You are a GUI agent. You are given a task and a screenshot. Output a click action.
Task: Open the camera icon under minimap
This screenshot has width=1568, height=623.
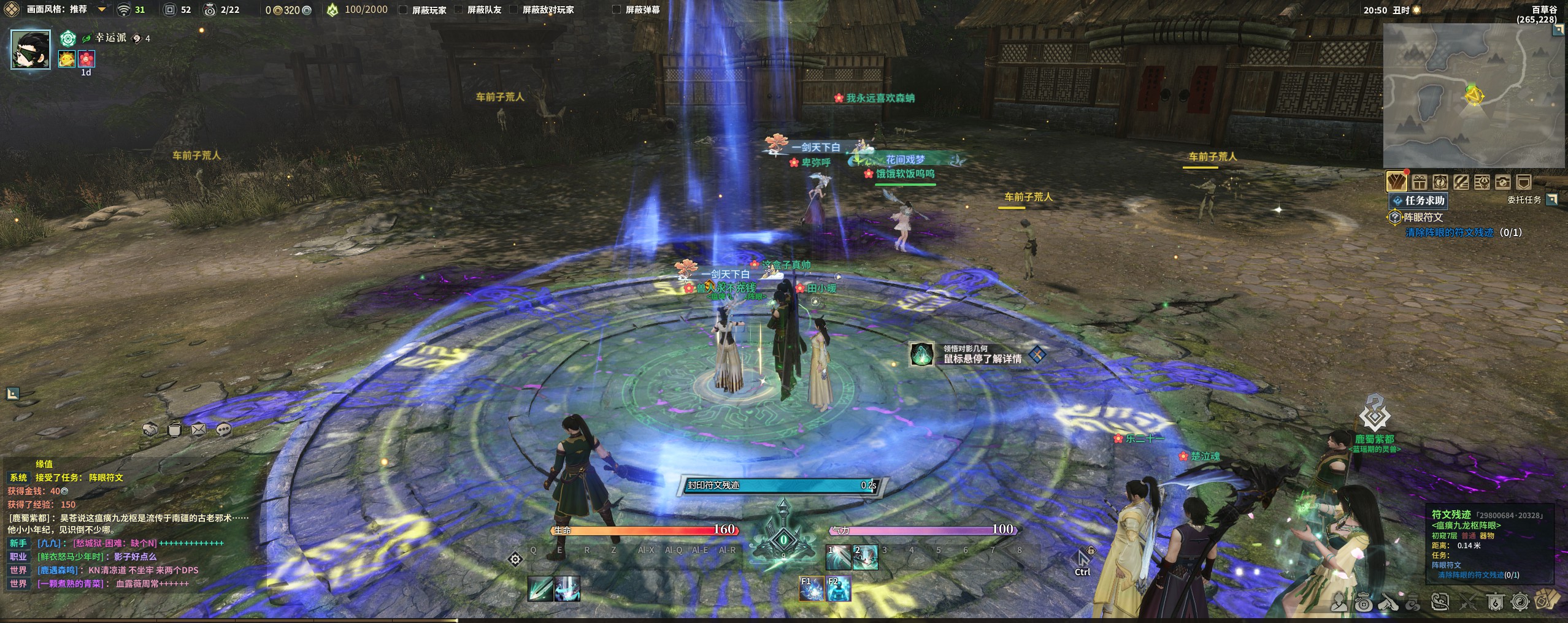point(1502,182)
